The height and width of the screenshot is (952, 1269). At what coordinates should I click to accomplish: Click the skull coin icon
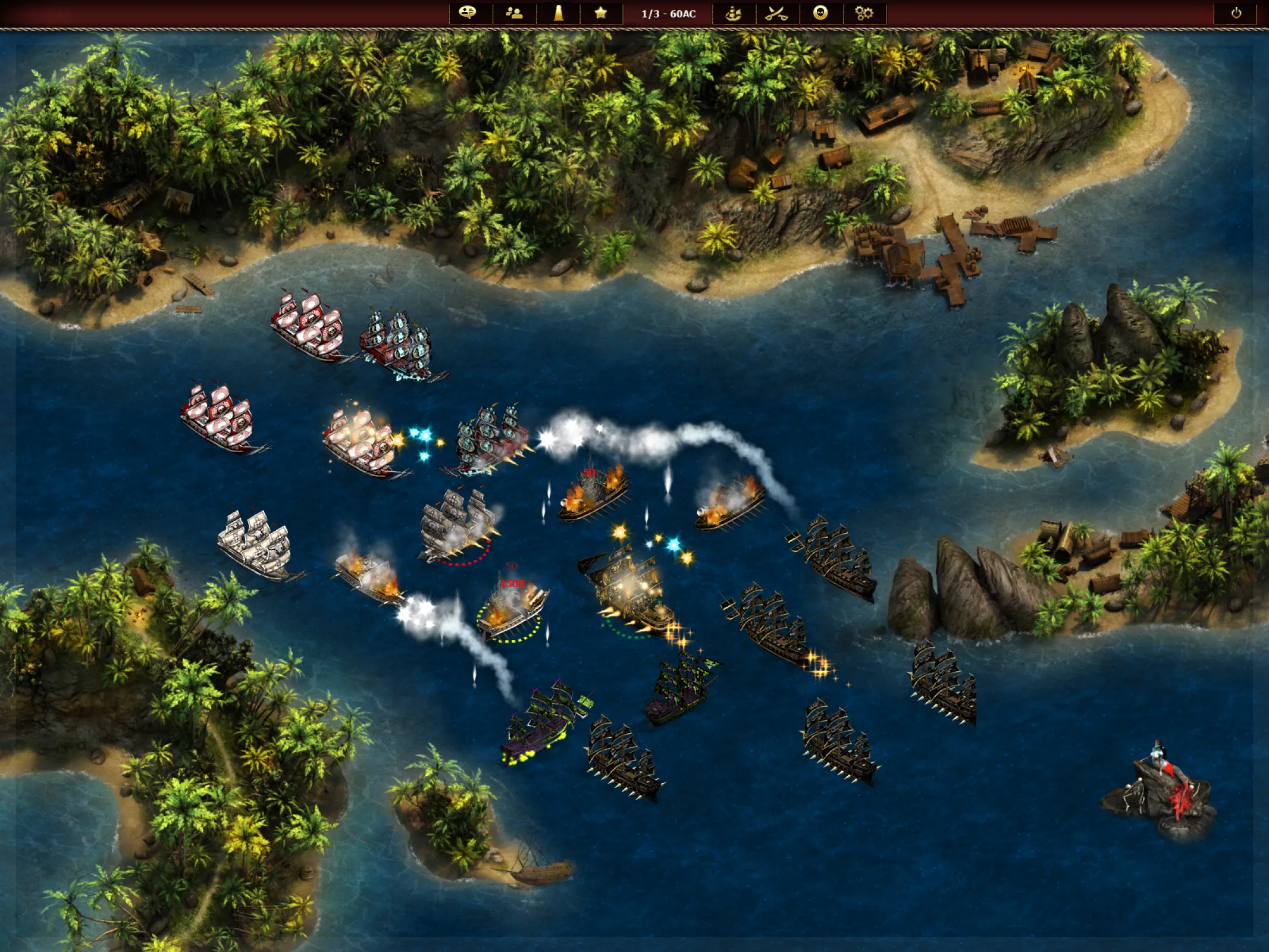(820, 13)
